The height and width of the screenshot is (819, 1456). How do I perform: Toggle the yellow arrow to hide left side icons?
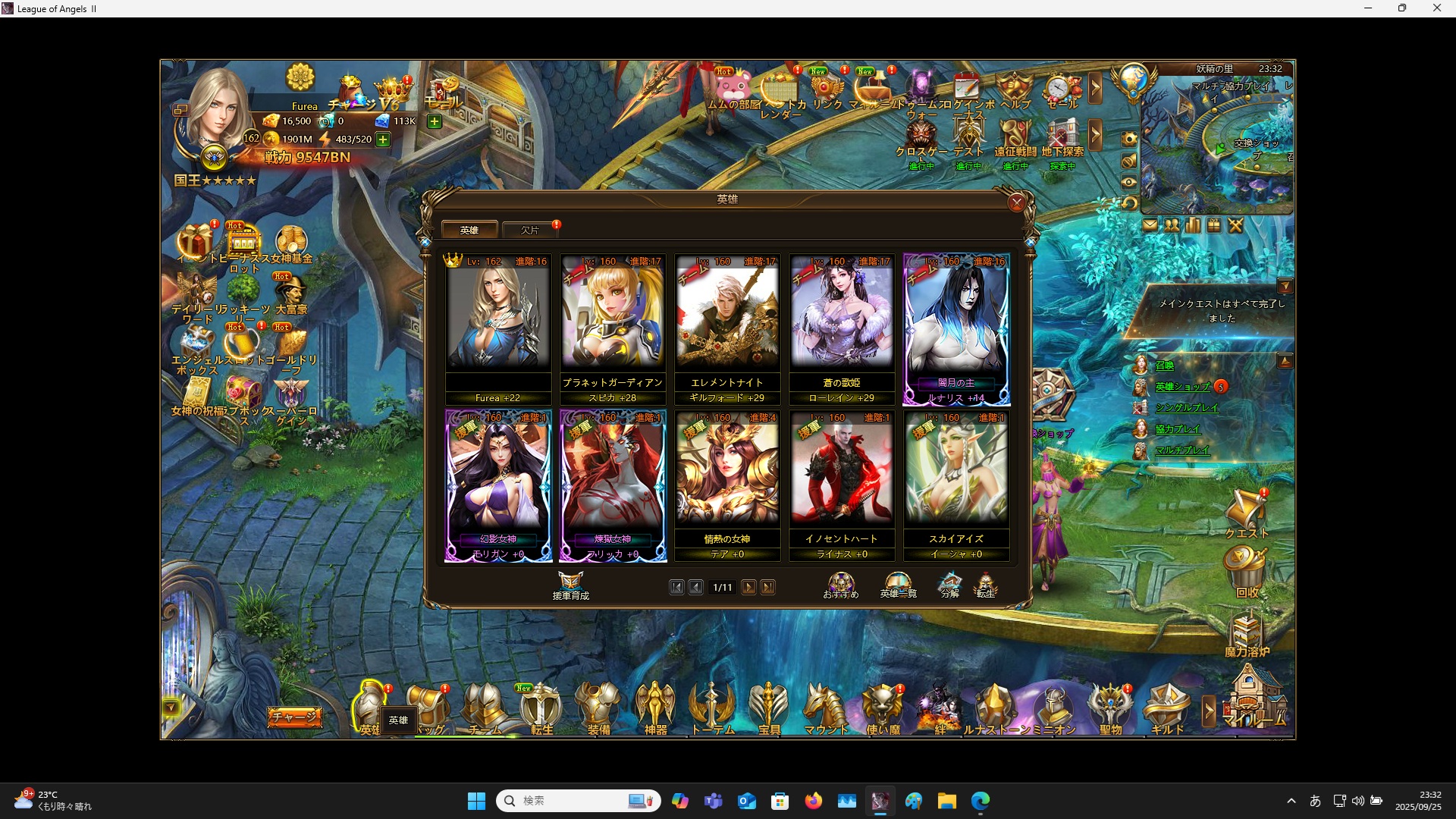(171, 707)
